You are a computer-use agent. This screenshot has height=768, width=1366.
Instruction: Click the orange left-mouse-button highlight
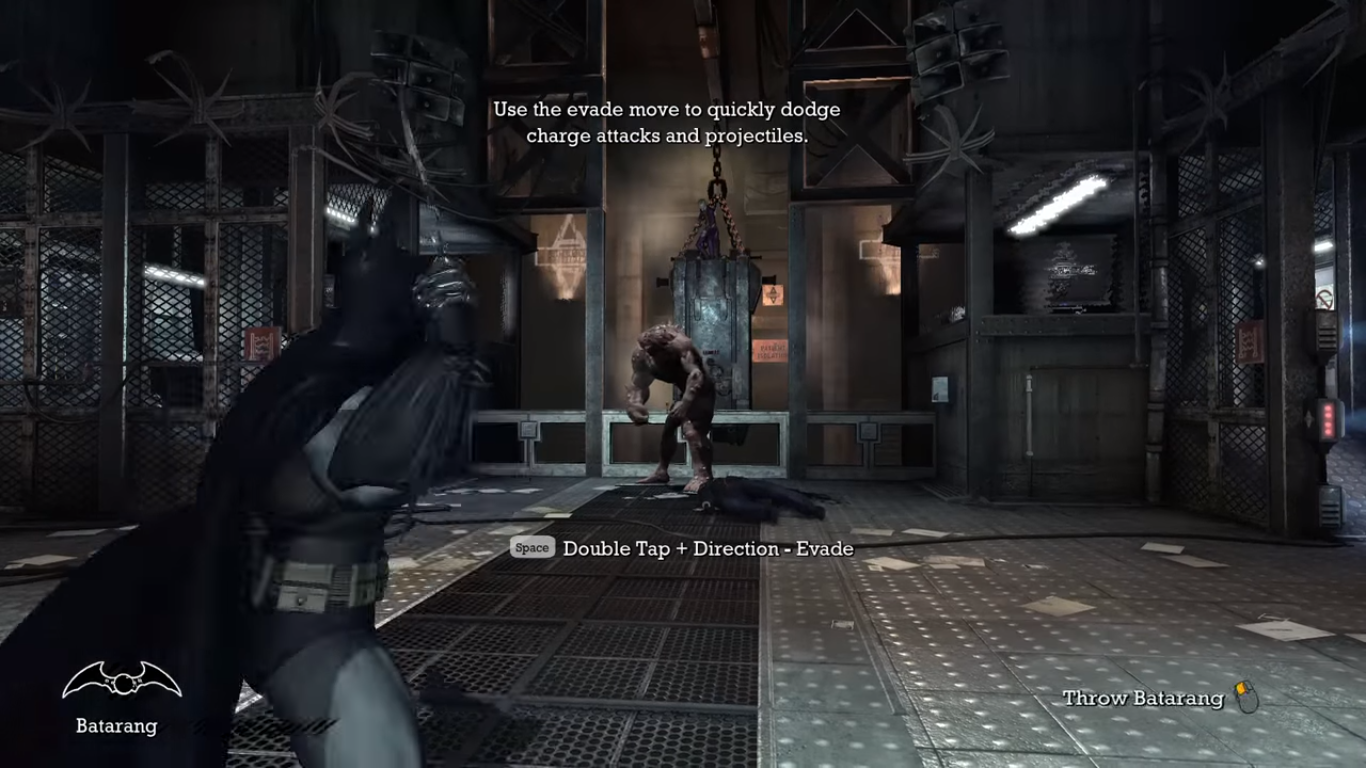[1241, 688]
